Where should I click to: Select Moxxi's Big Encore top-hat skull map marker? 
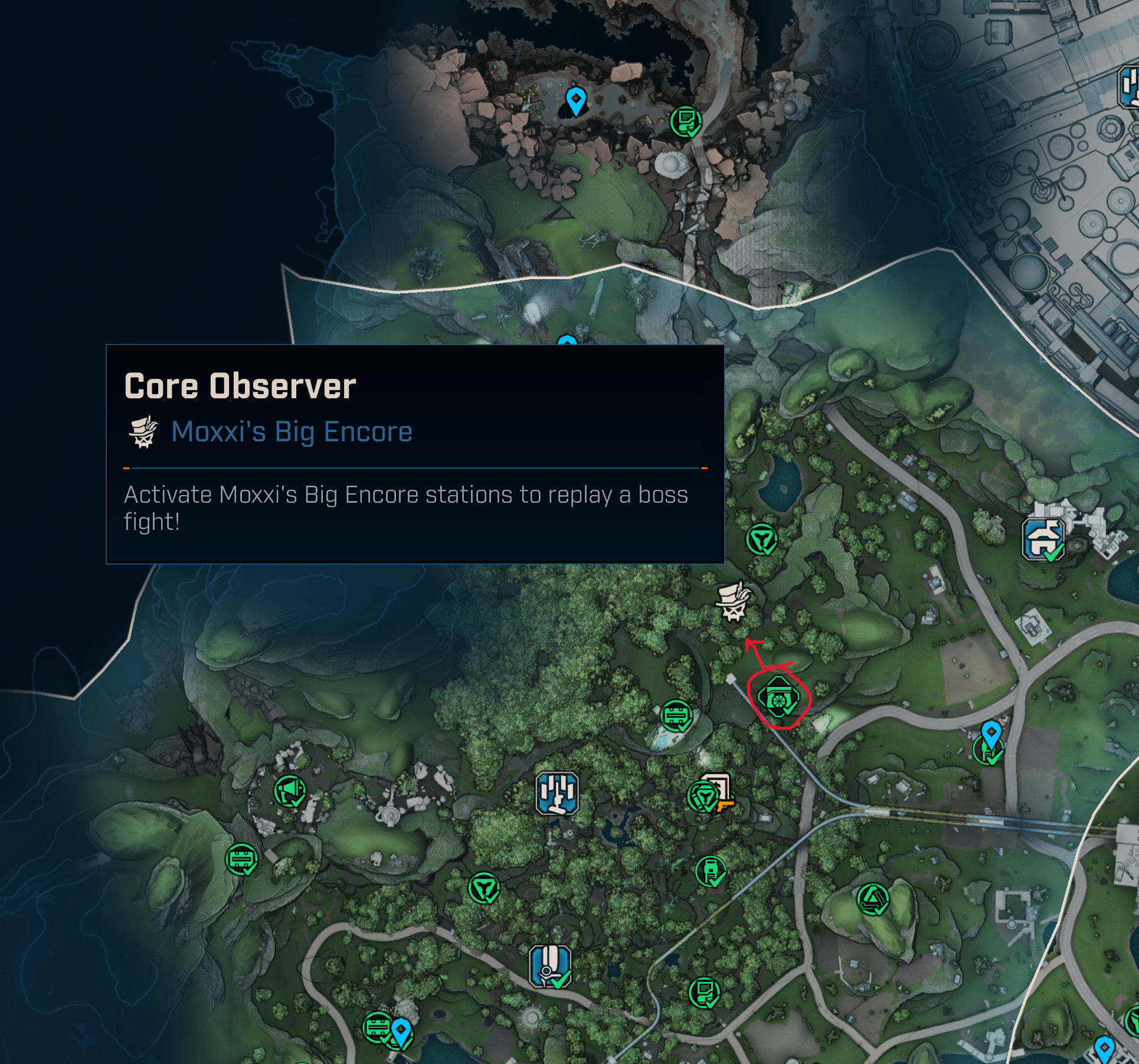pos(734,602)
